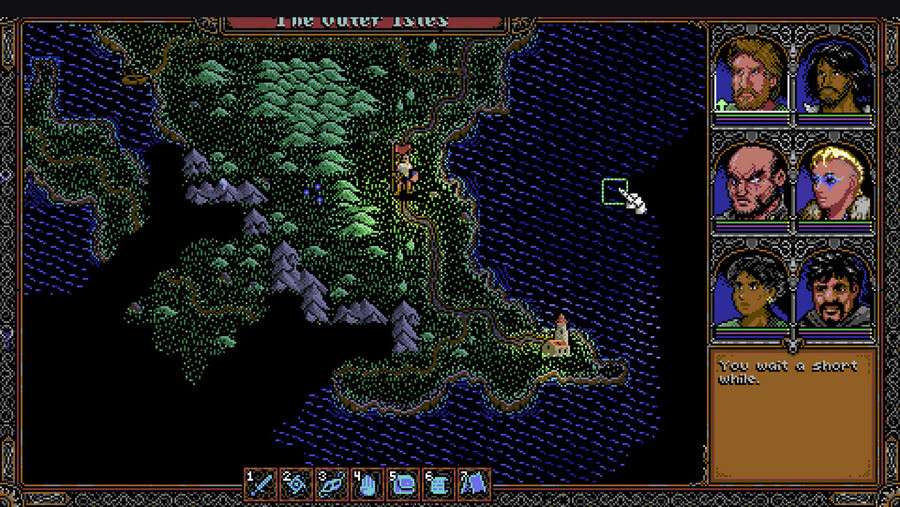This screenshot has height=507, width=900.
Task: Choose the feather quill icon numbered 3
Action: pyautogui.click(x=332, y=485)
